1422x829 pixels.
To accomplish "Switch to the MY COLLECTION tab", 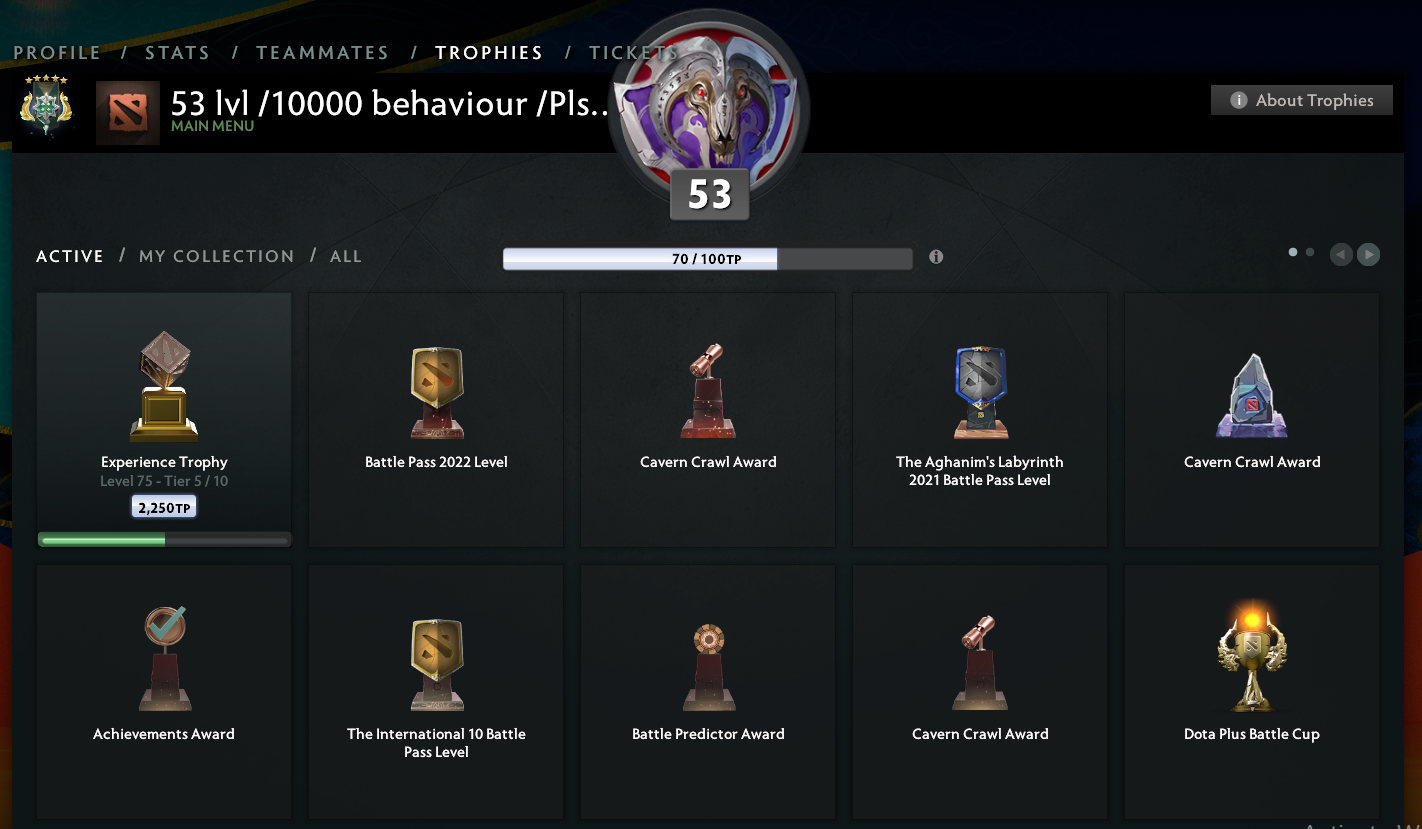I will click(216, 256).
